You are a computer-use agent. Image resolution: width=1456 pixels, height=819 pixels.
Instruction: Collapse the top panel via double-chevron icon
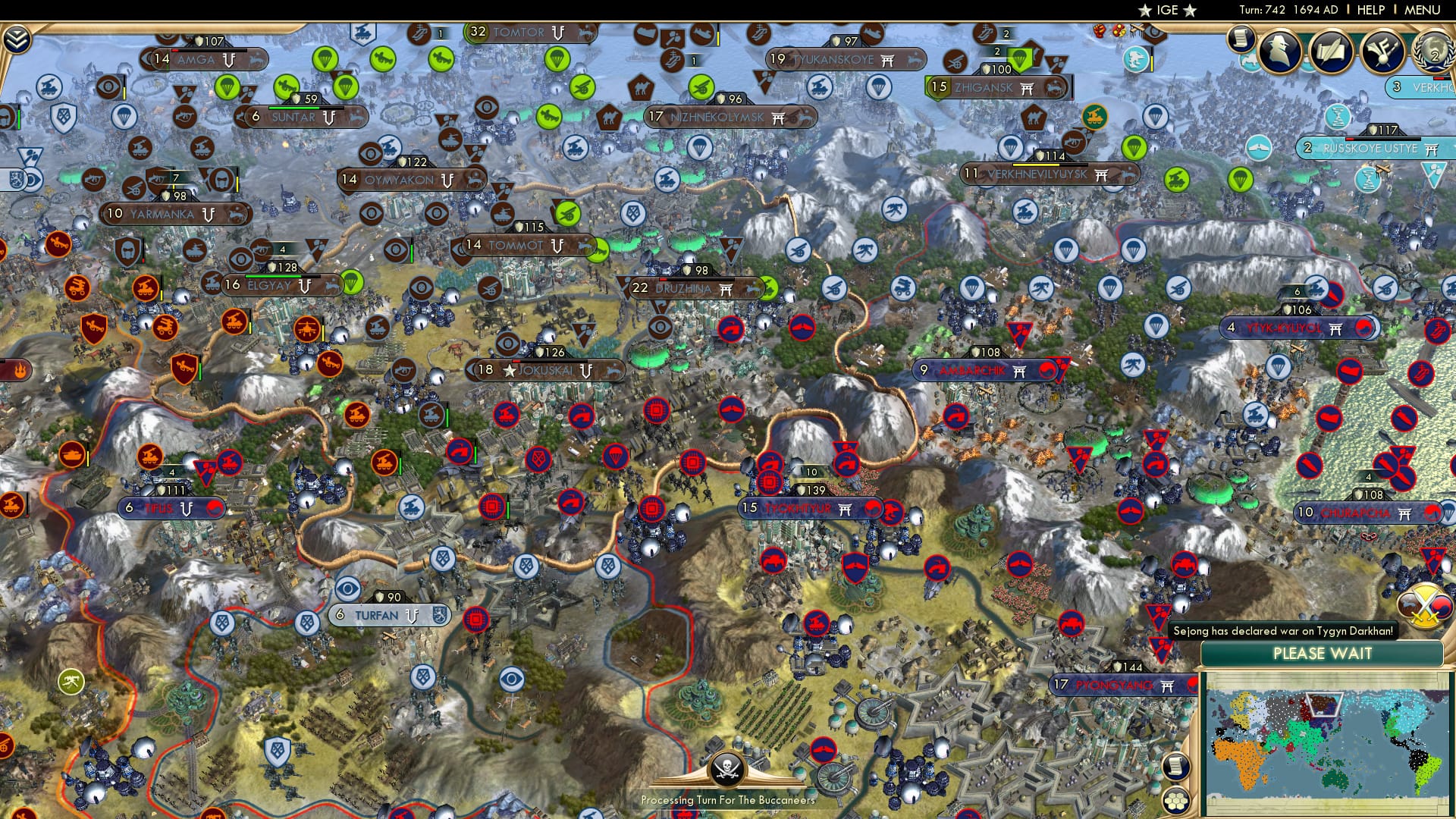coord(17,39)
